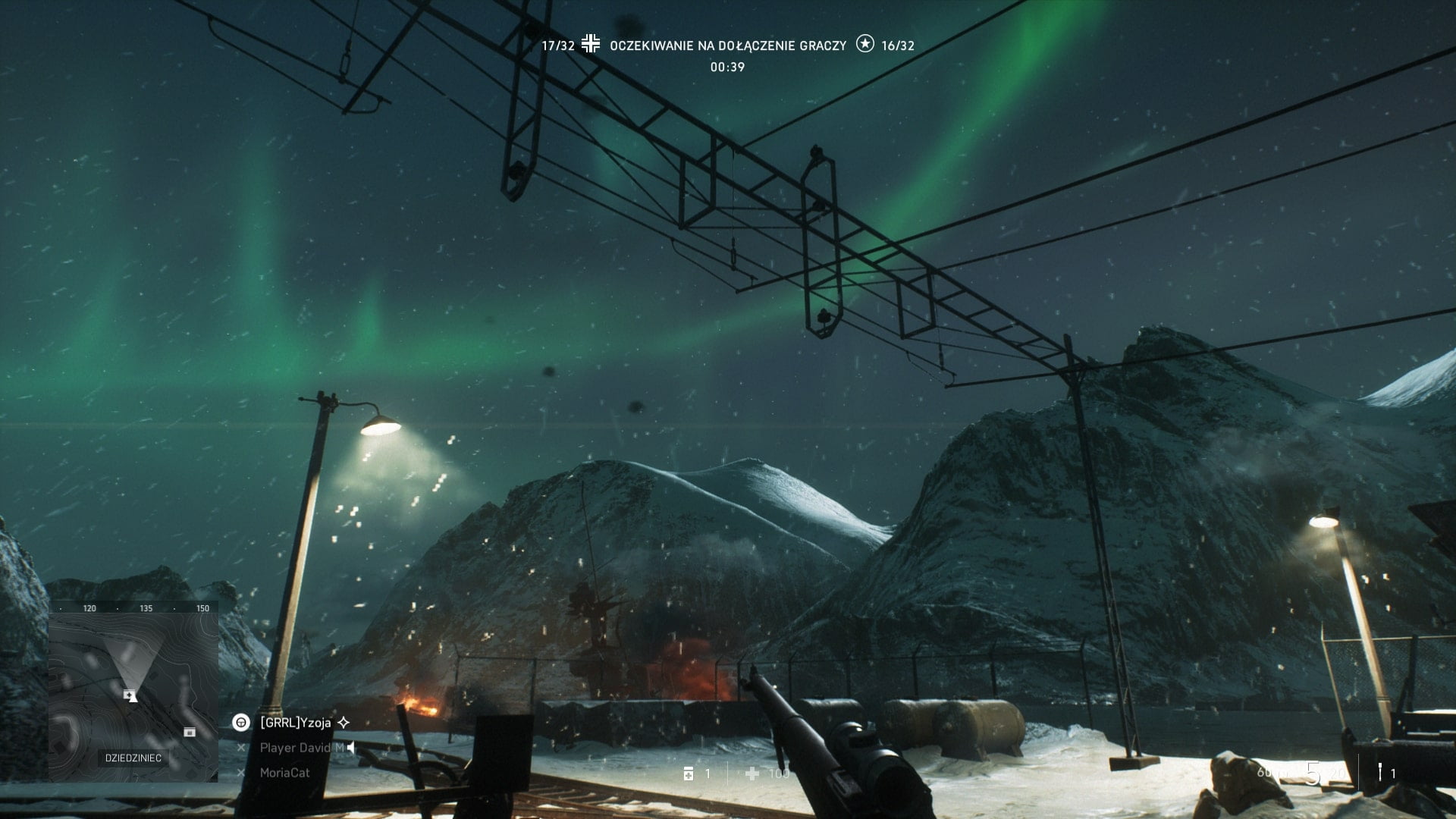Select the stick grenade icon
This screenshot has width=1456, height=819.
1380,773
